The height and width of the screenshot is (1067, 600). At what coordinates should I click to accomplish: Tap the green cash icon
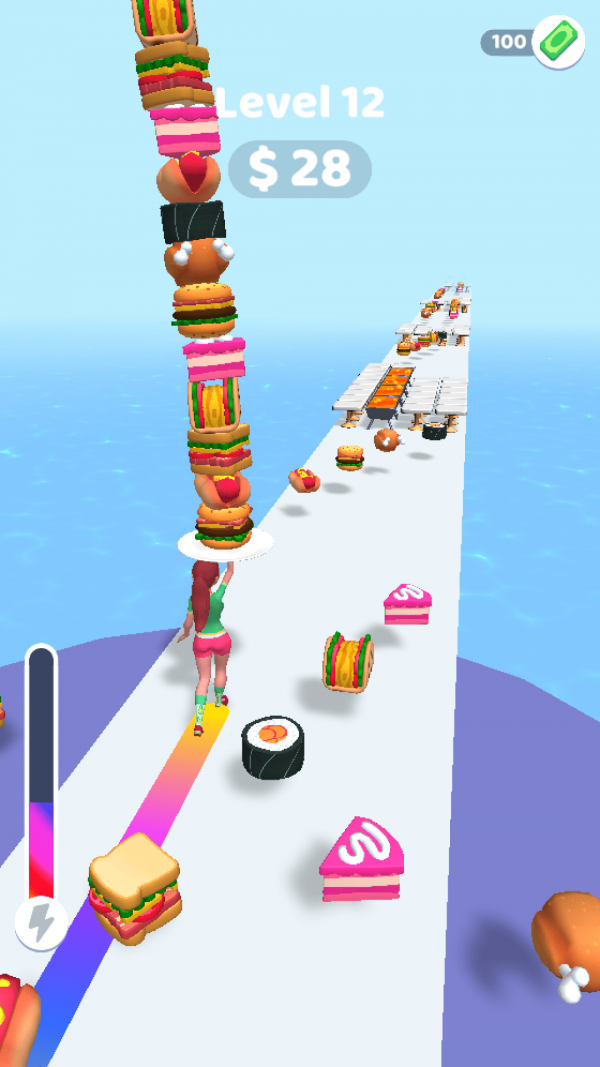point(558,42)
